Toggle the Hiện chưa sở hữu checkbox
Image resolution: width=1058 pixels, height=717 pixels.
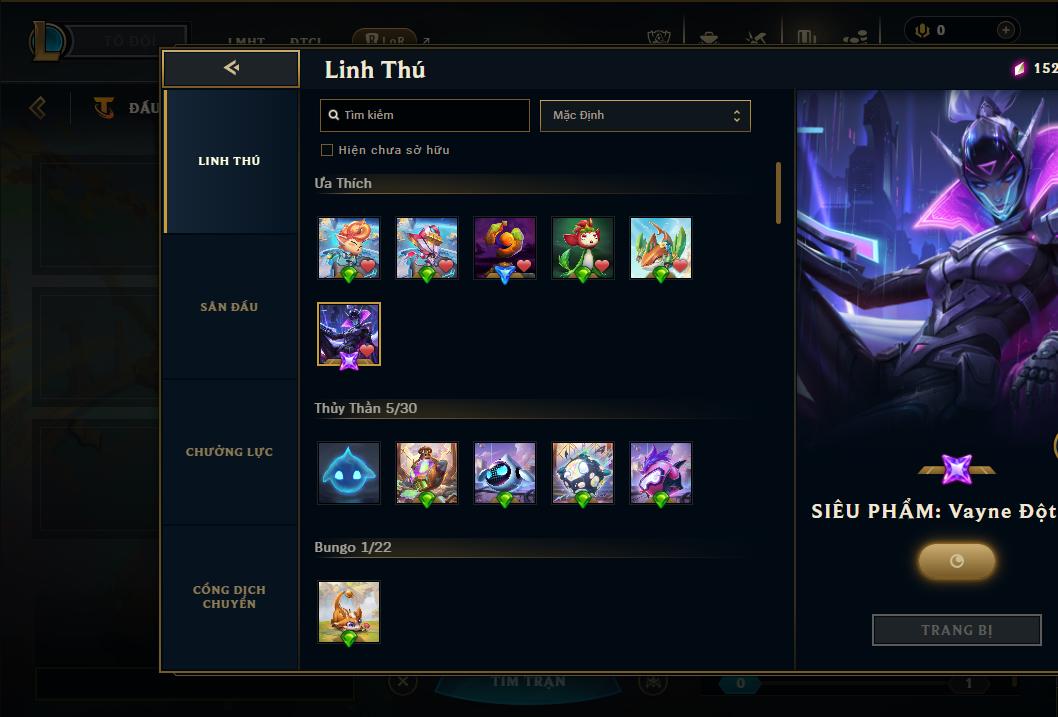(327, 150)
